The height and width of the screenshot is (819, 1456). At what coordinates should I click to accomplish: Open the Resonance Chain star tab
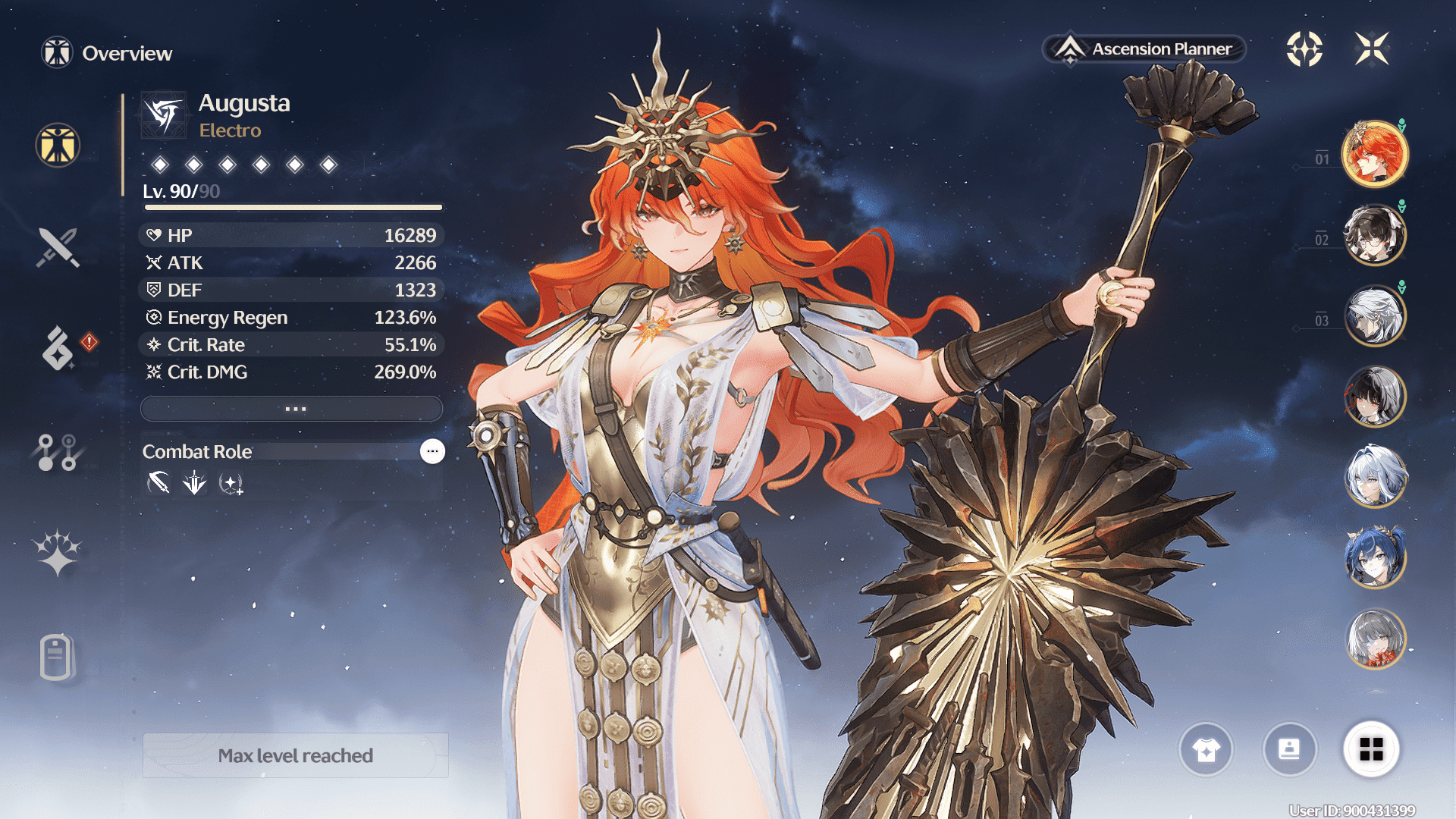[58, 553]
